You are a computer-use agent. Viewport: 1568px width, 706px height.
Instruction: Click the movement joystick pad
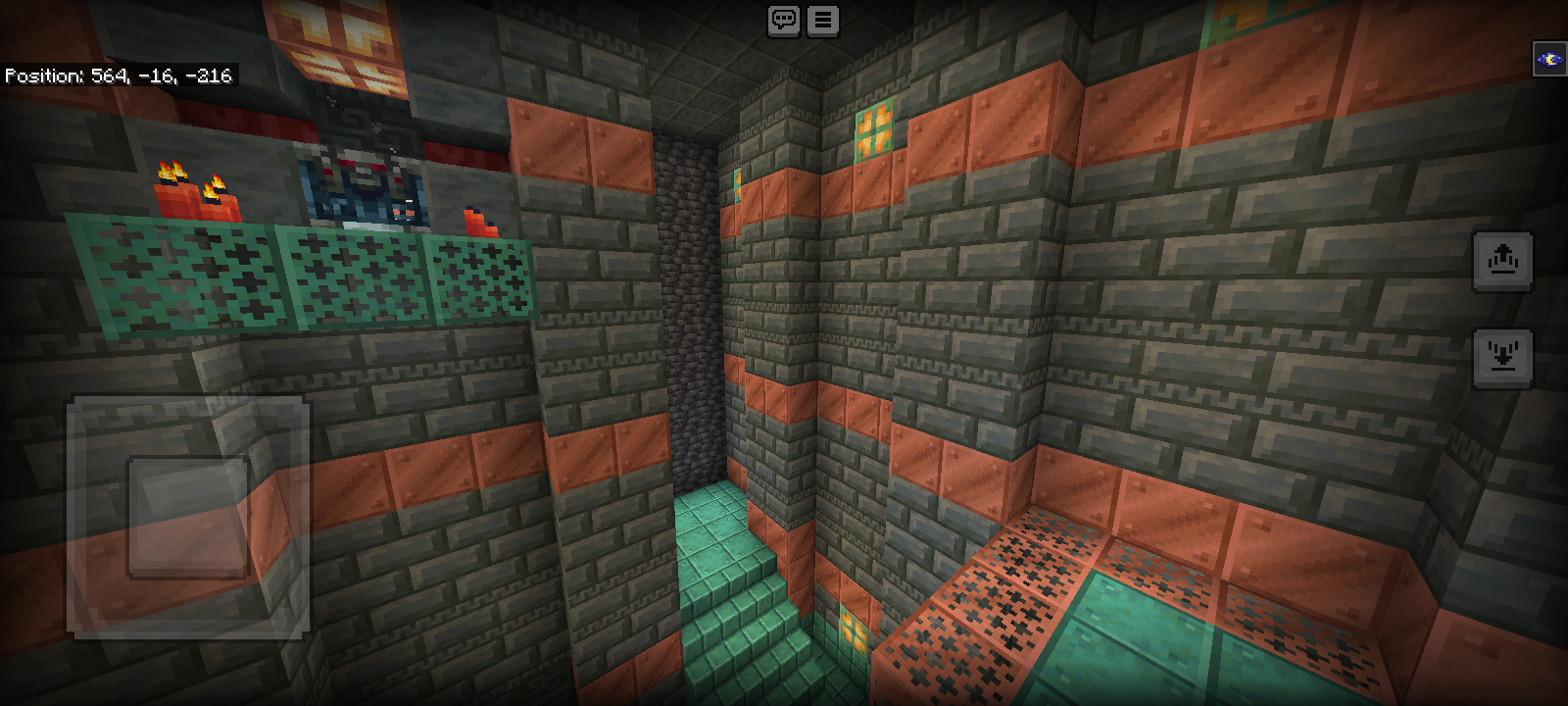click(x=188, y=517)
